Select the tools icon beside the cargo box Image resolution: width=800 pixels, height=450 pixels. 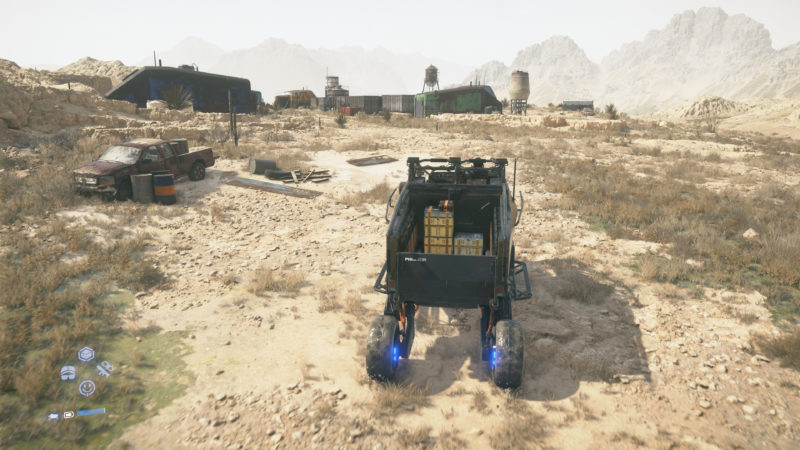pyautogui.click(x=104, y=369)
